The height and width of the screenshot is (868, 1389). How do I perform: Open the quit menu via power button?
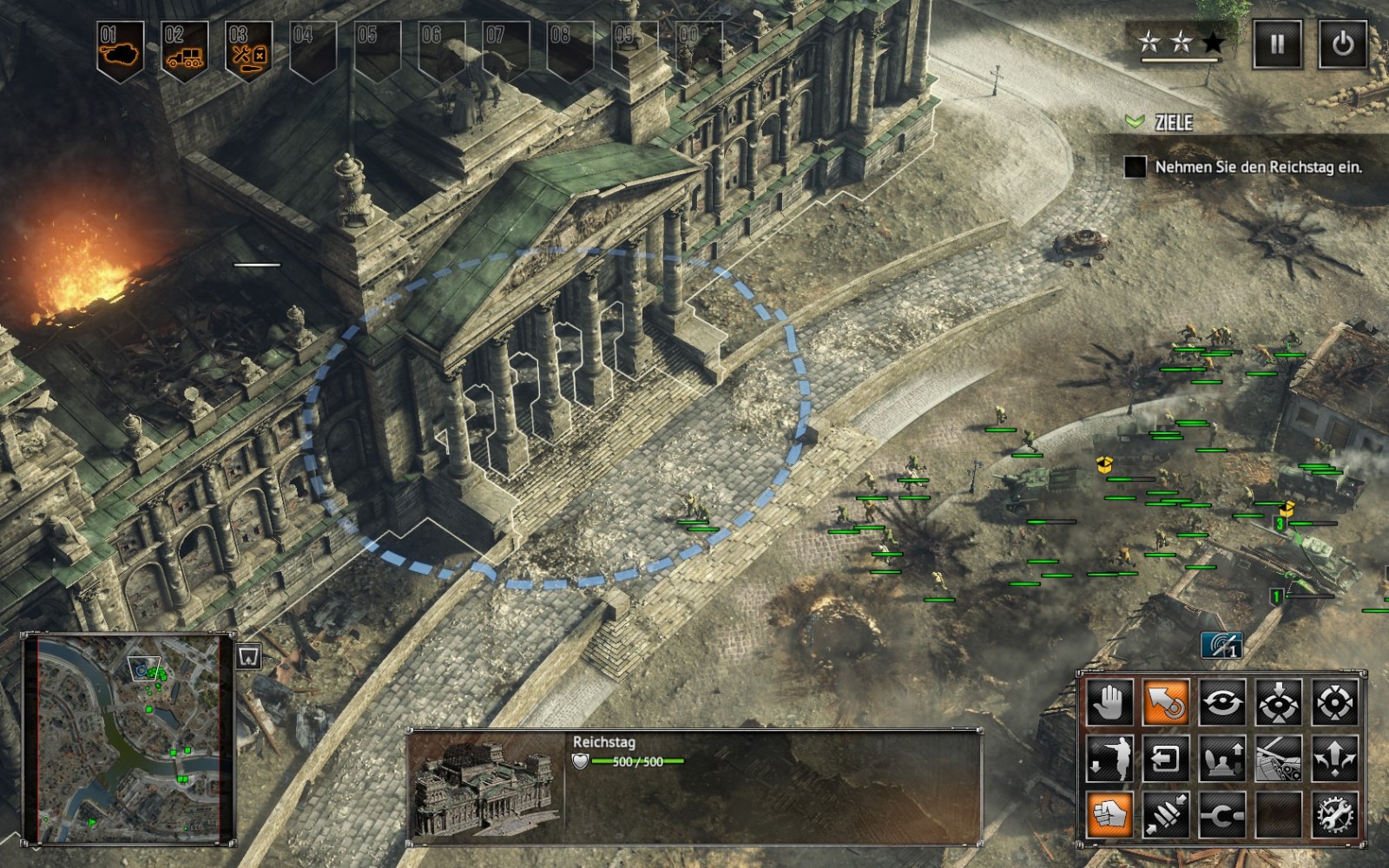click(1342, 44)
